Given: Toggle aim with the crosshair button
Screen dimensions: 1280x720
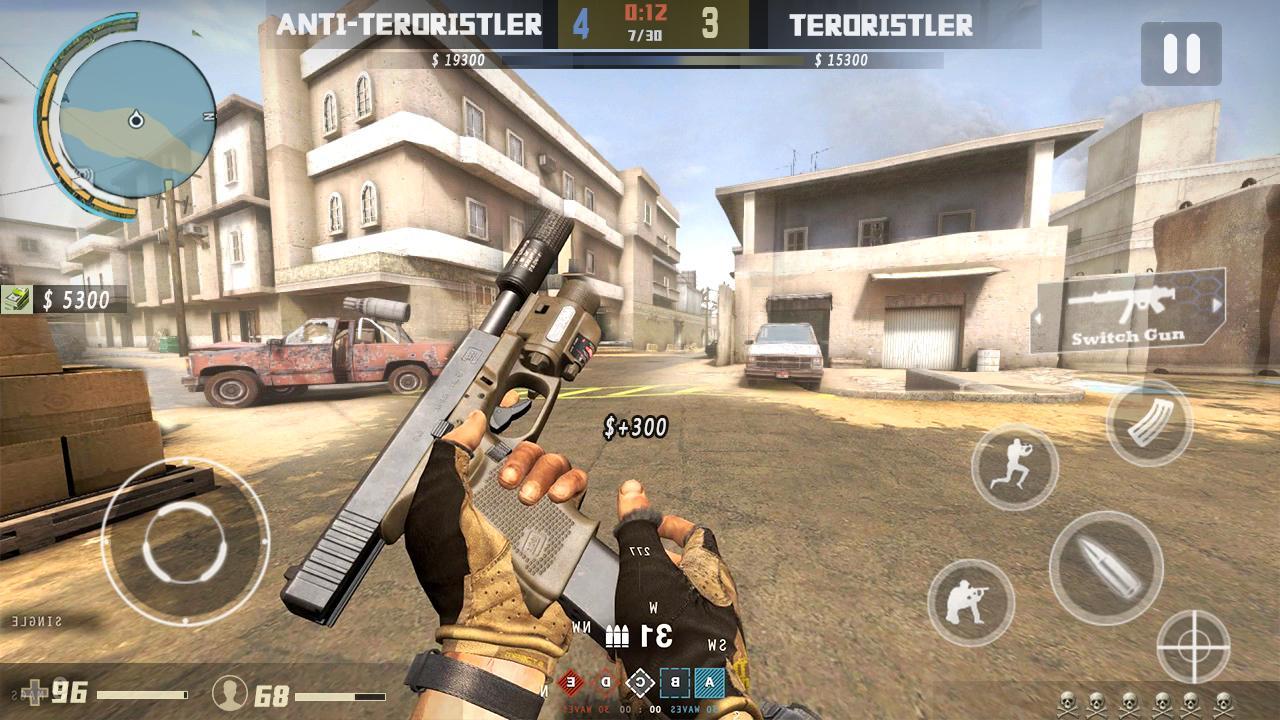Looking at the screenshot, I should (1193, 646).
